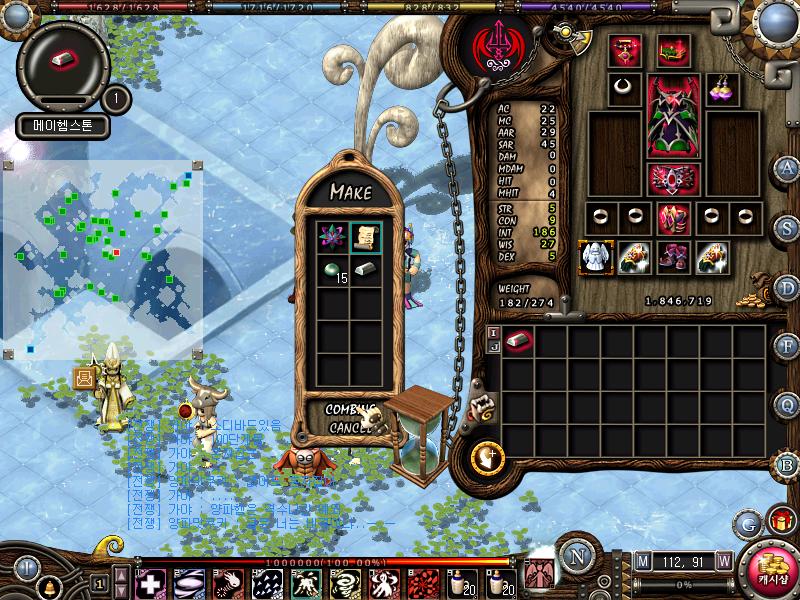Click the equipped necklace slot

[x=626, y=88]
